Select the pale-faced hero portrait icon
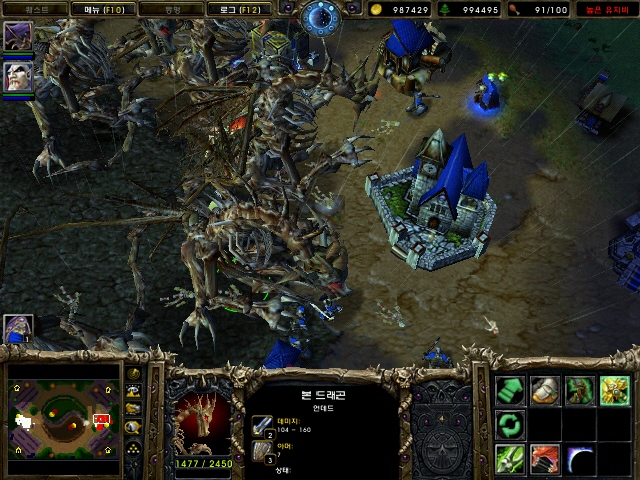Viewport: 640px width, 480px height. click(x=17, y=77)
